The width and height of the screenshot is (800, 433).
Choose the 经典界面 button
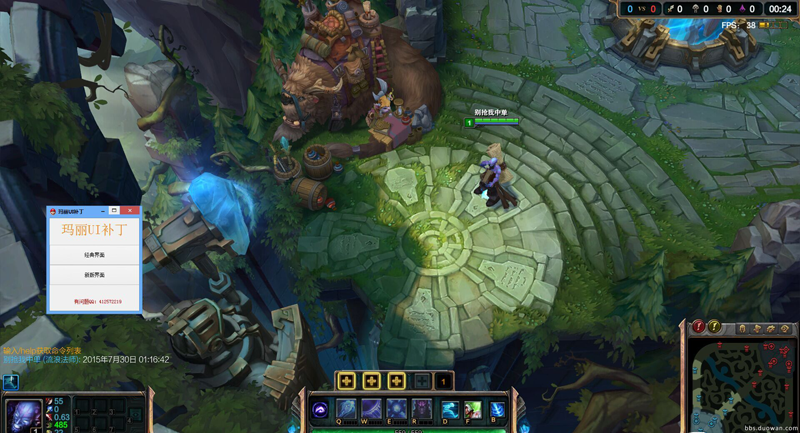point(94,255)
